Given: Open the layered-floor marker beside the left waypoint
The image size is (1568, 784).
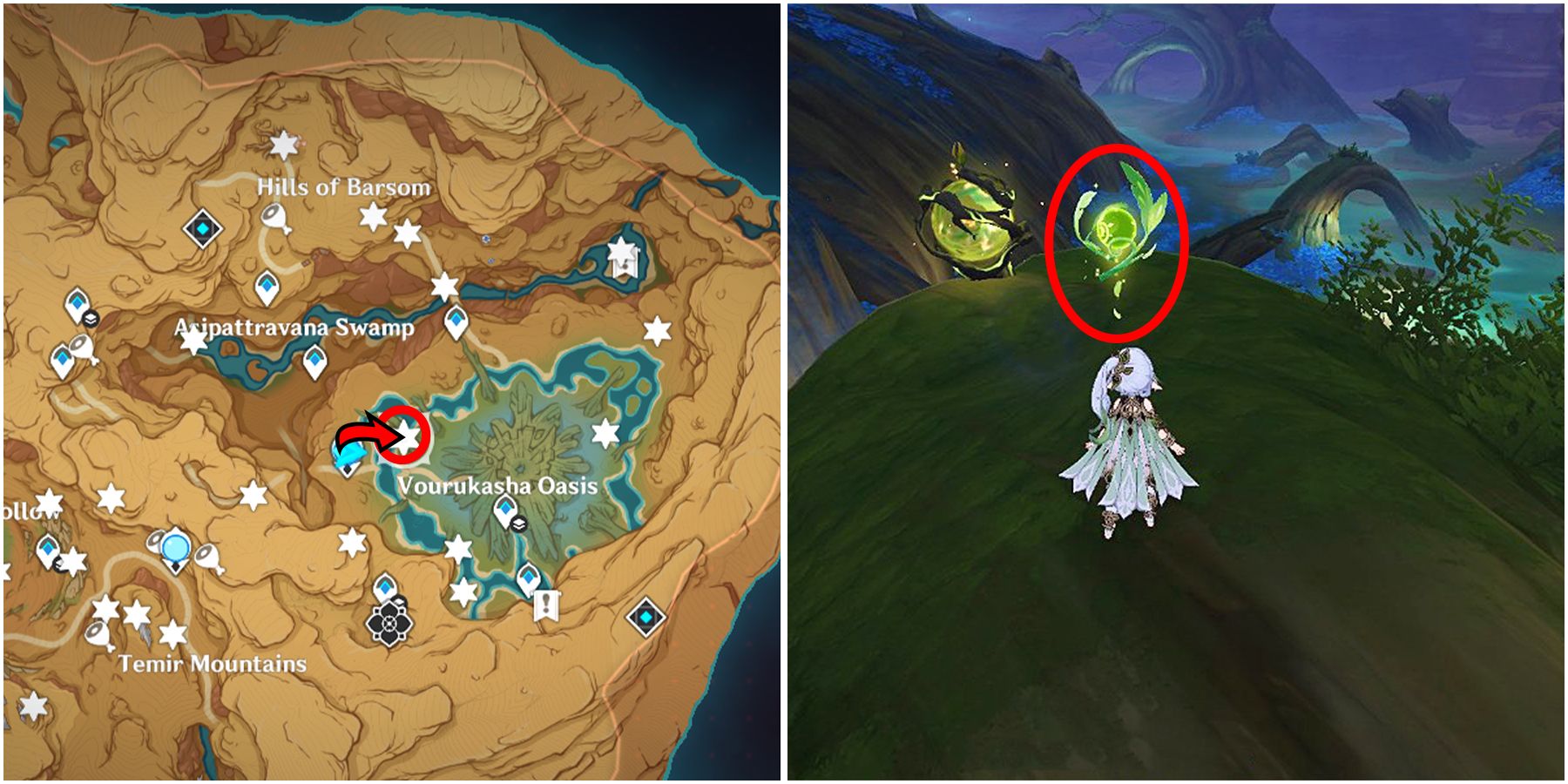Looking at the screenshot, I should pos(89,319).
